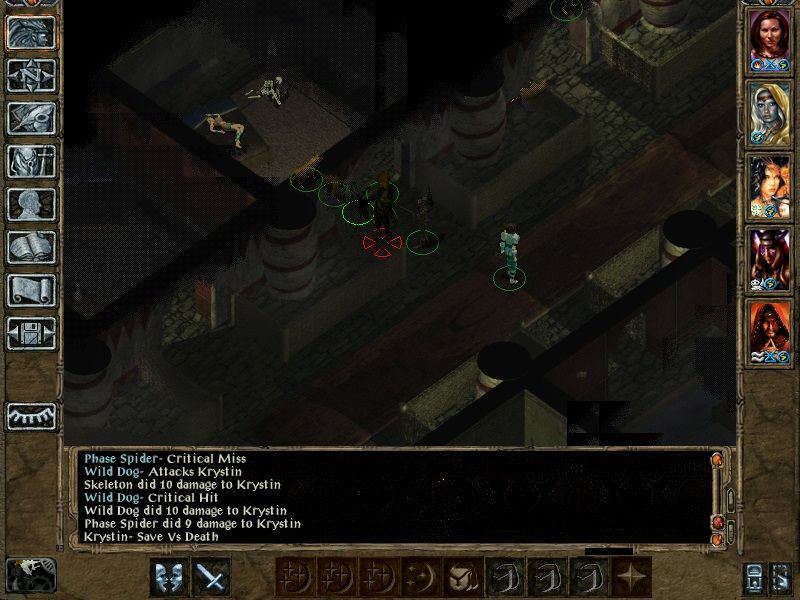Open the mage spellbook

coord(31,247)
